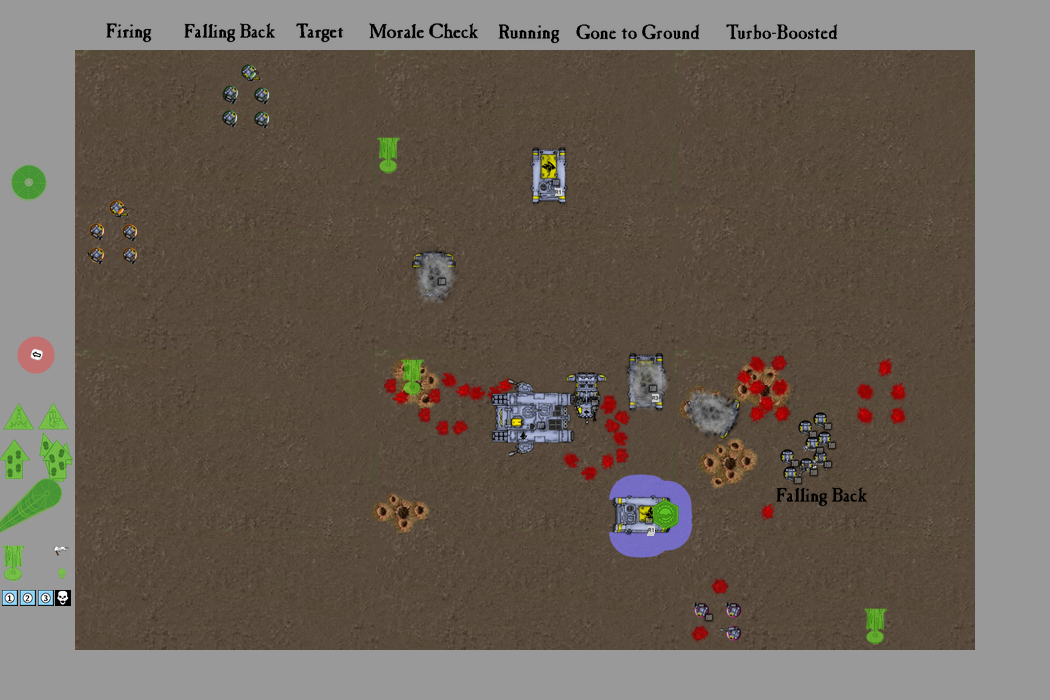Choose the single green arrow marker

(16, 459)
